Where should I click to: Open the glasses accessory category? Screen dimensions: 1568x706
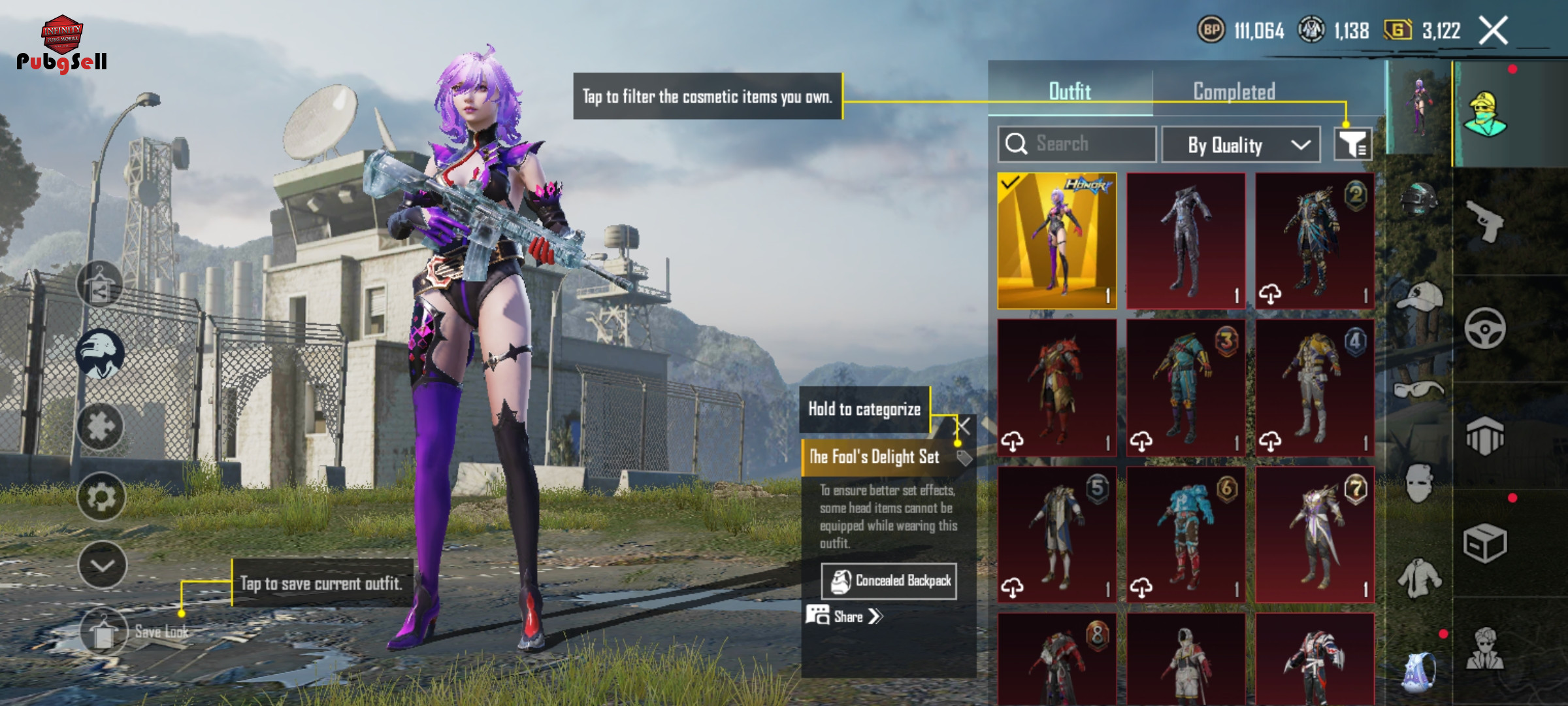[1418, 390]
